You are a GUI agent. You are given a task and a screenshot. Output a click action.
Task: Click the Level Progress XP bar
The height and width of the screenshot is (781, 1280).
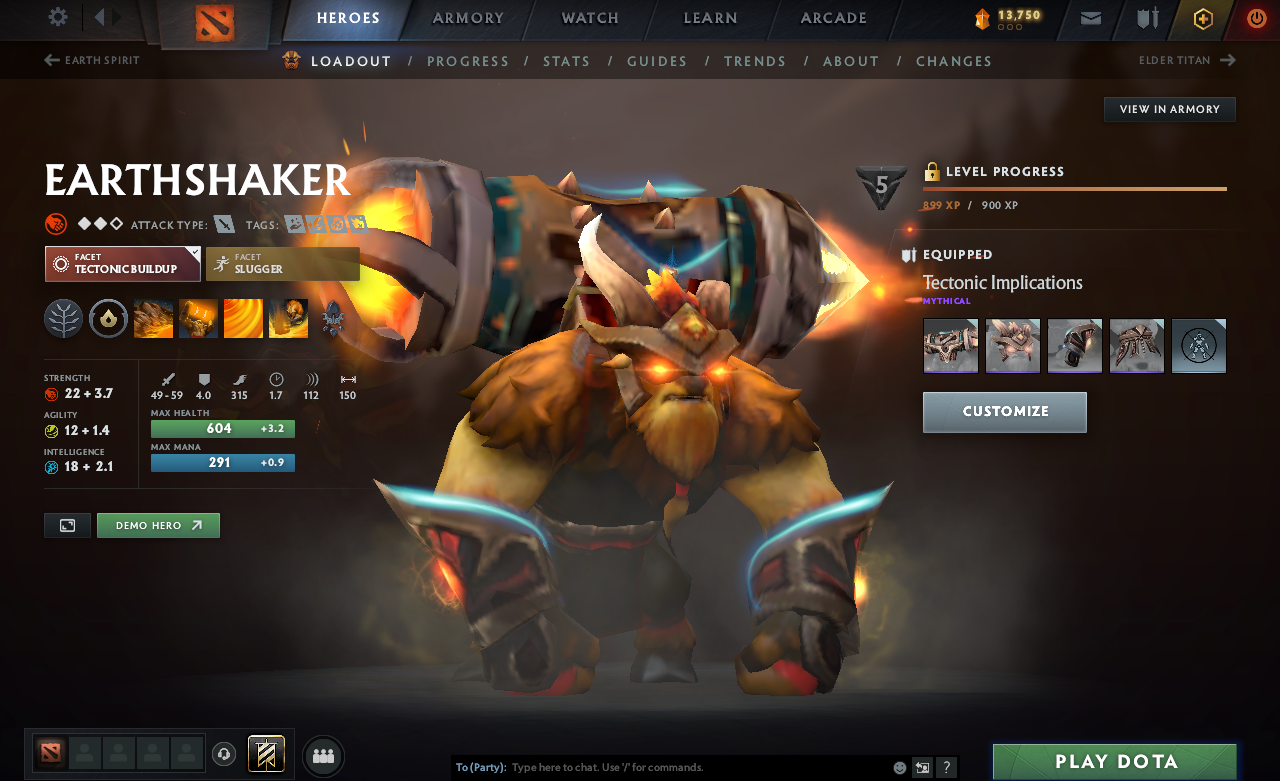tap(1074, 188)
